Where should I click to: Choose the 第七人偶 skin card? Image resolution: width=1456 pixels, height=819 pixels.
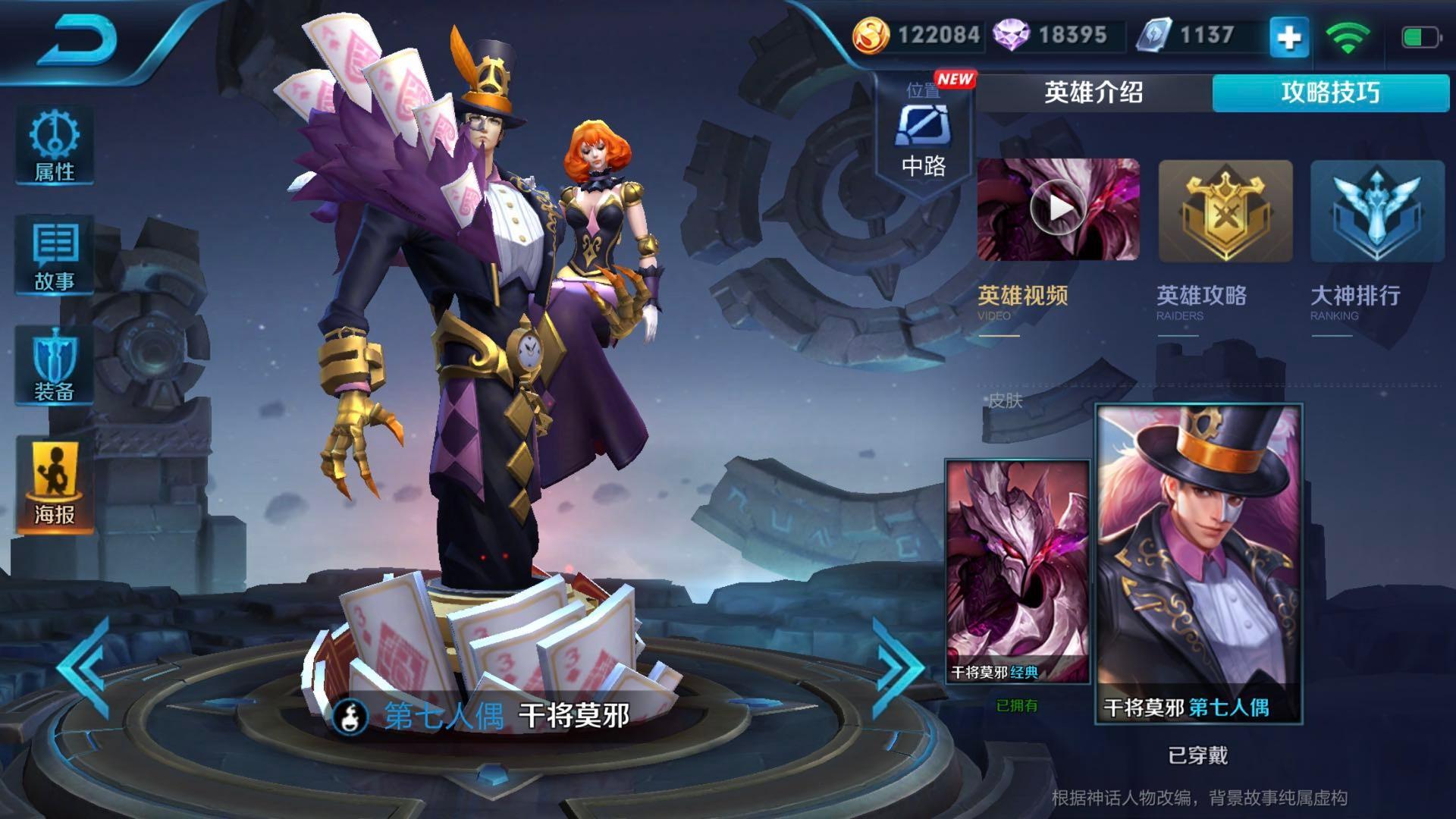point(1198,563)
